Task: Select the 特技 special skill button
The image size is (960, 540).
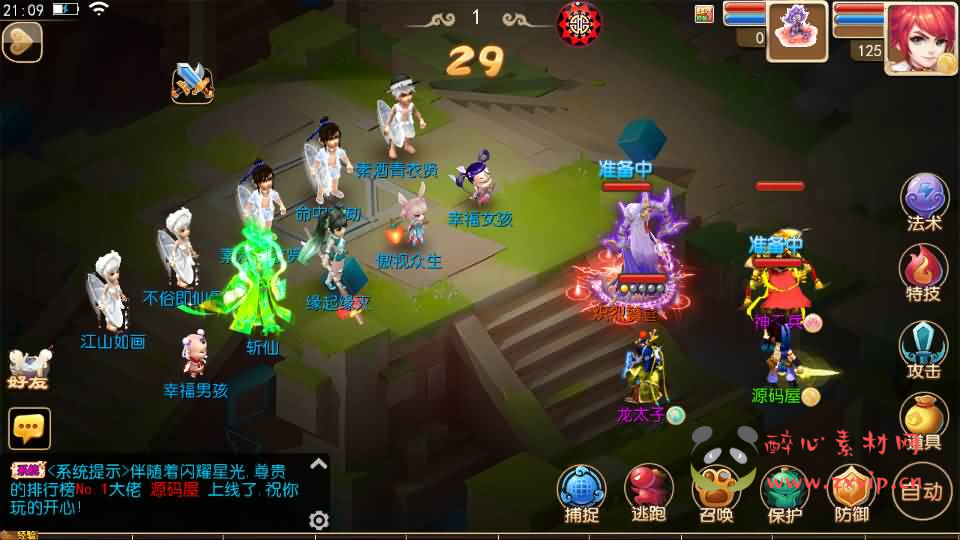Action: pos(924,272)
